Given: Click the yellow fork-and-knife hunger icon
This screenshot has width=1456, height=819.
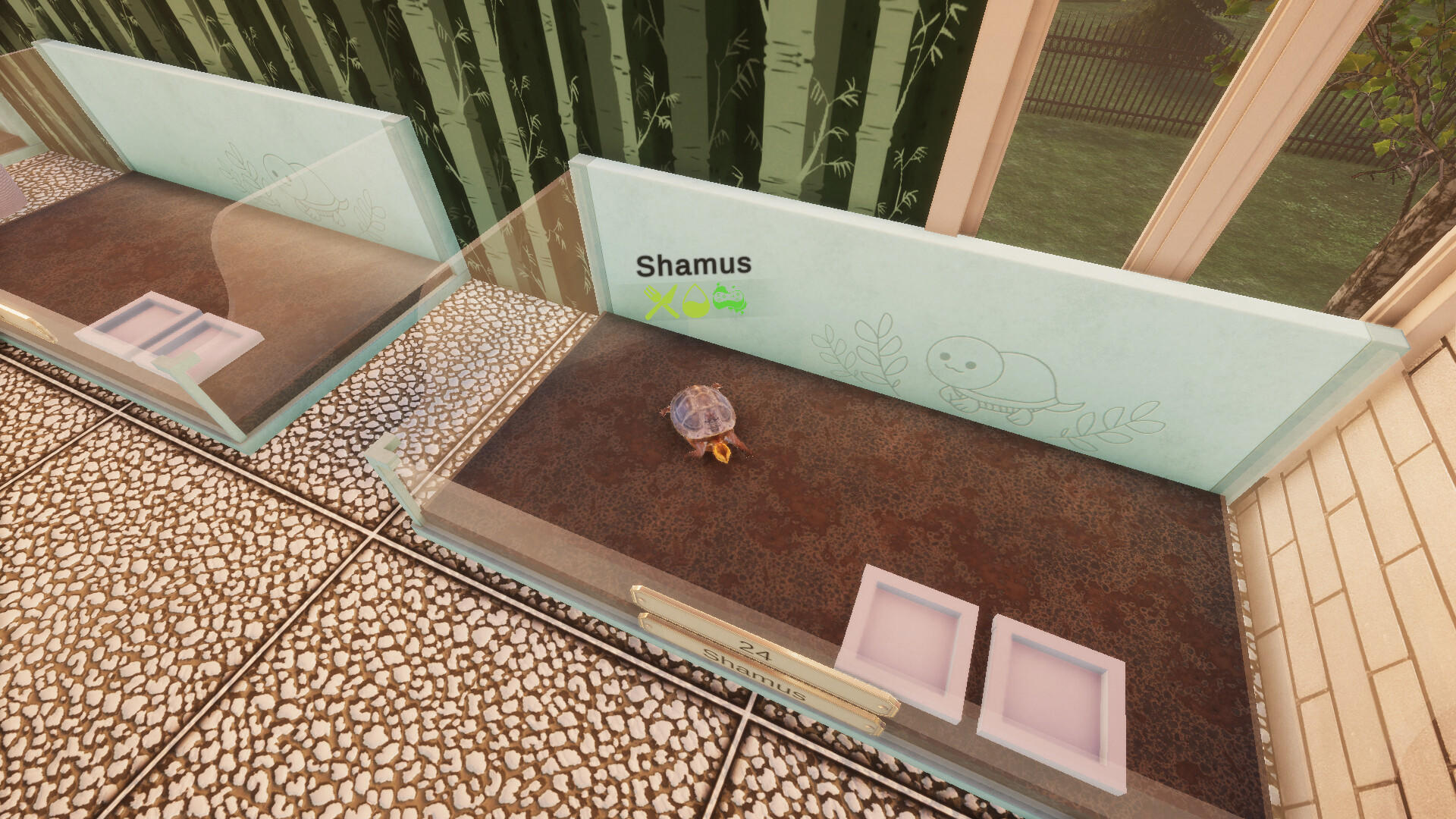Looking at the screenshot, I should coord(660,300).
